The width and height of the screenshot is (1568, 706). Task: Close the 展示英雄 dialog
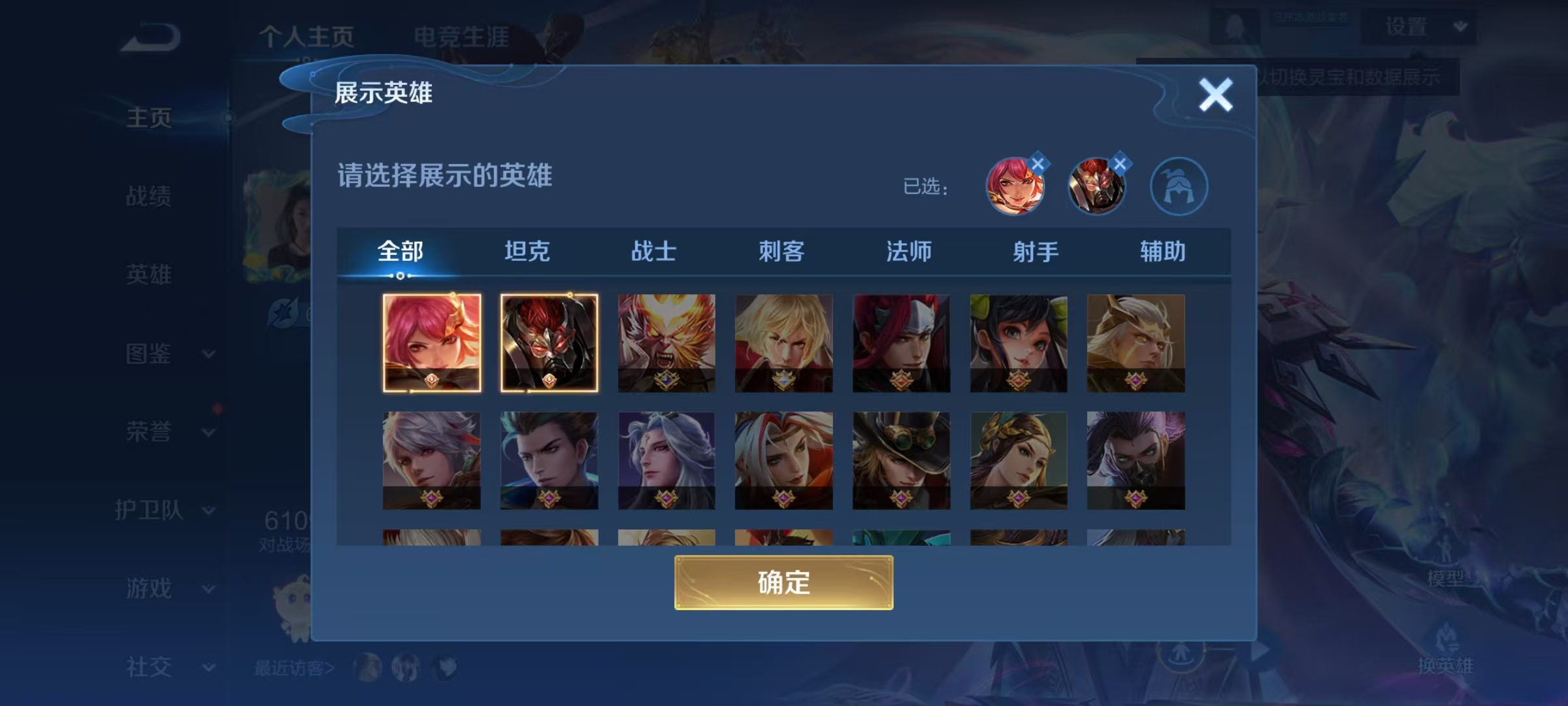(x=1215, y=95)
